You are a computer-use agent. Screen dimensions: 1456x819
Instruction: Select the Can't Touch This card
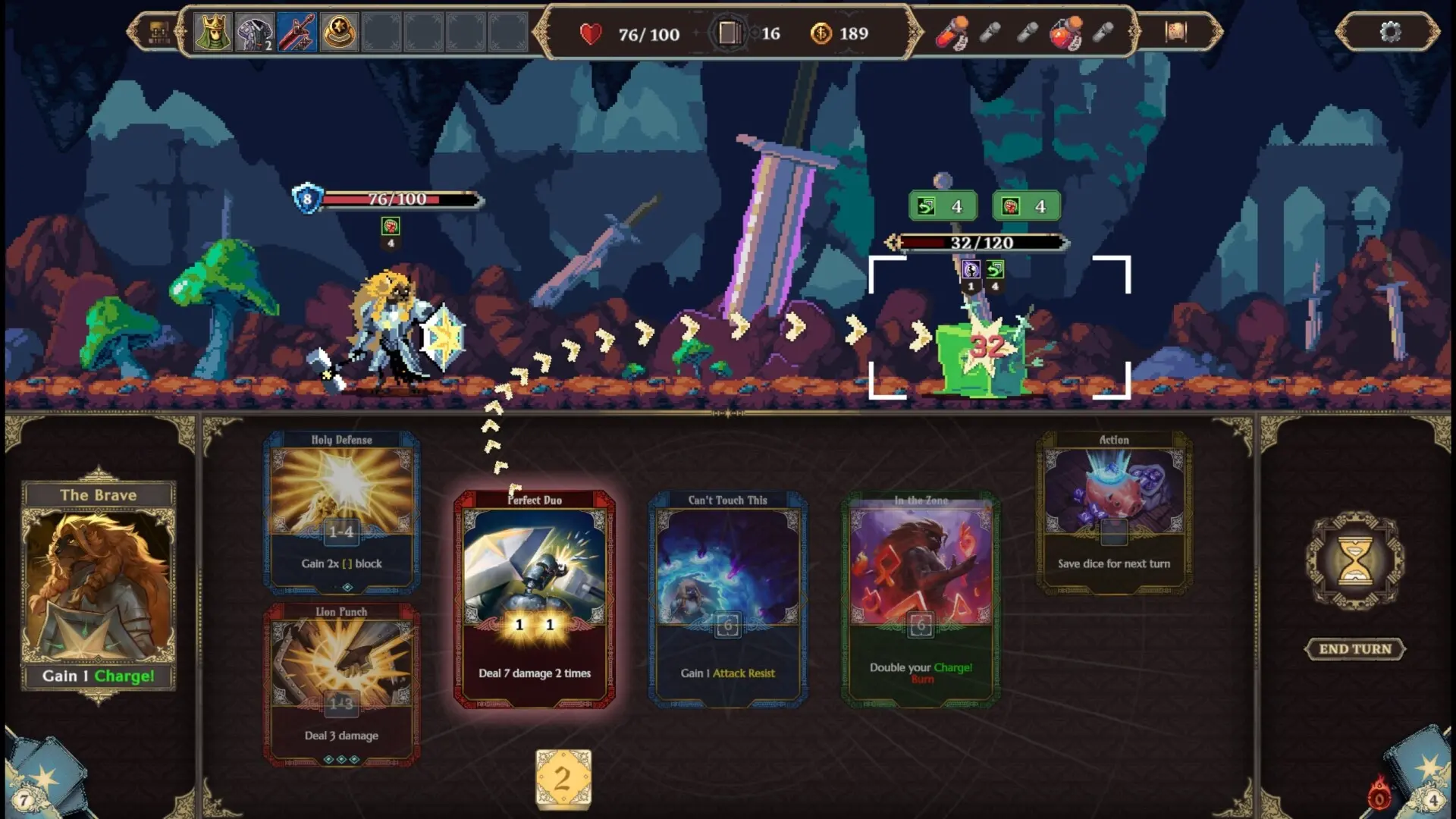point(727,599)
